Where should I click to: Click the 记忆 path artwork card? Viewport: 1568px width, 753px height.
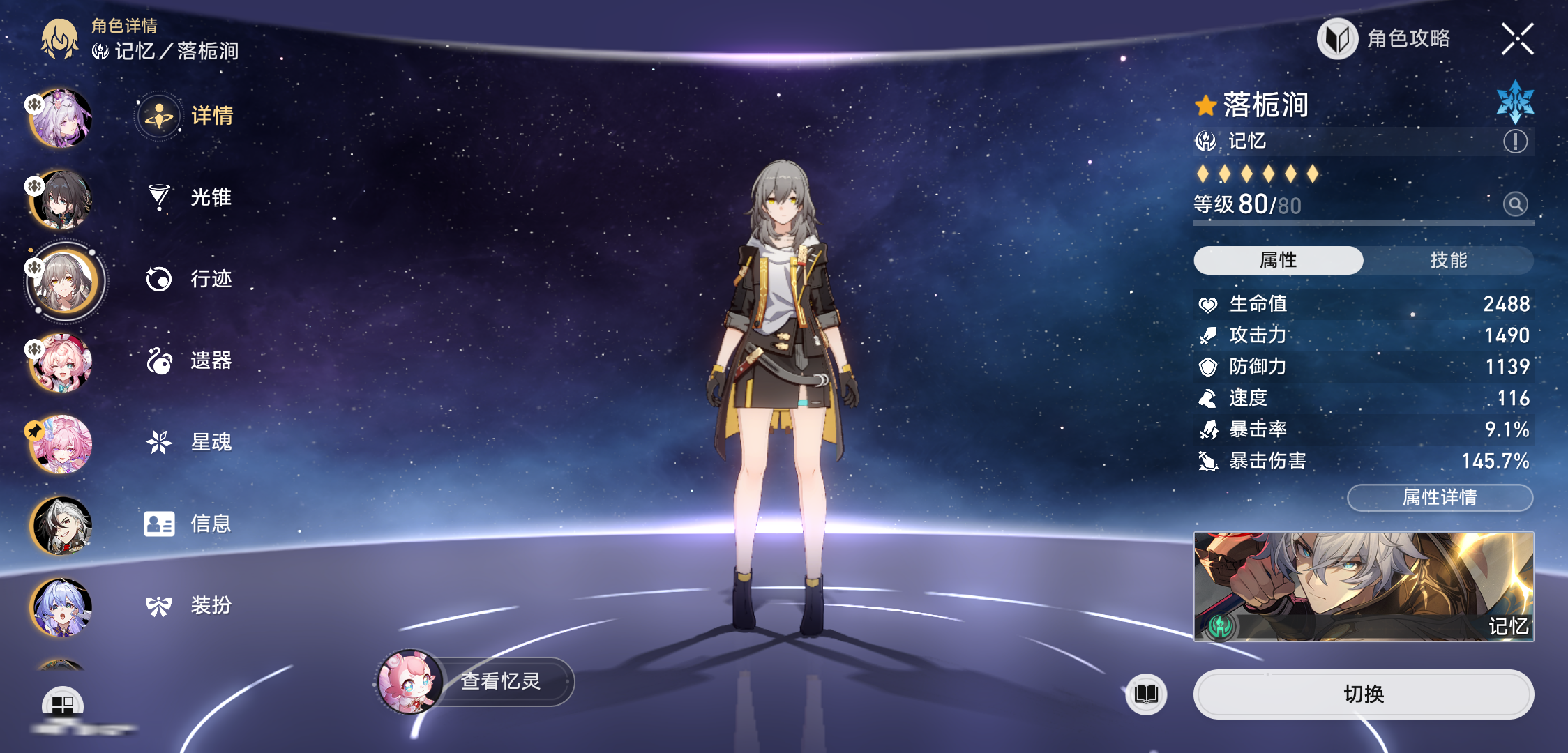point(1363,586)
